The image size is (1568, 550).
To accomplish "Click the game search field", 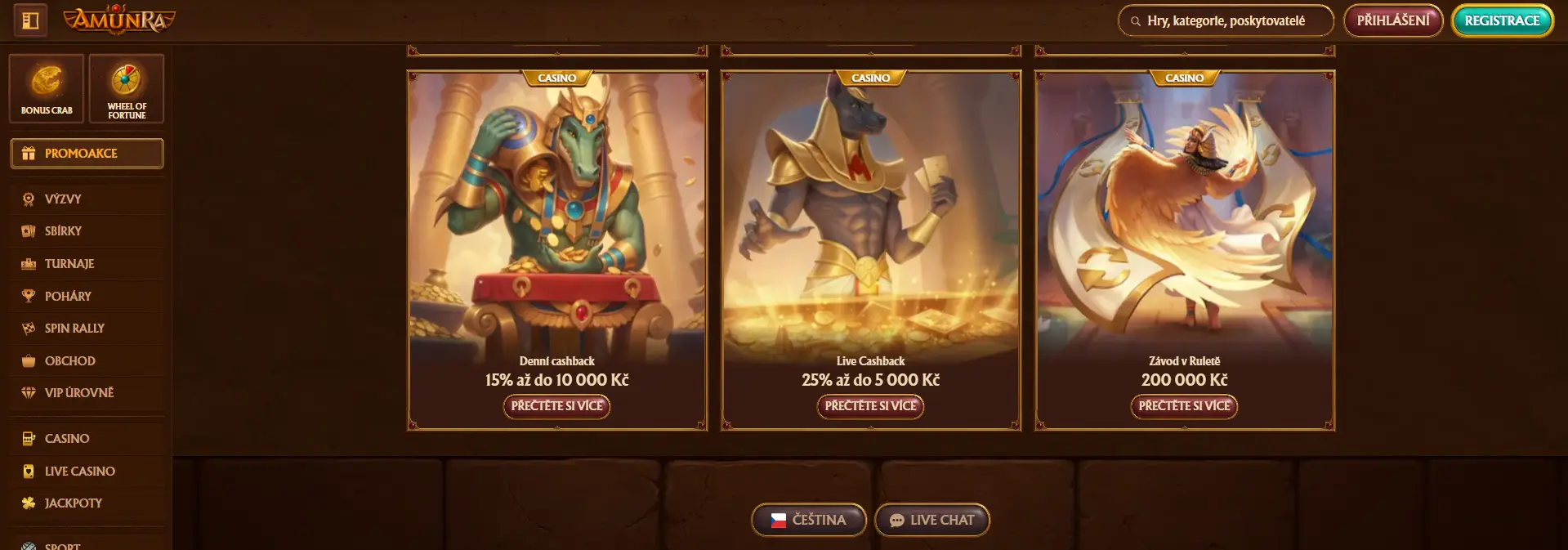I will 1226,21.
